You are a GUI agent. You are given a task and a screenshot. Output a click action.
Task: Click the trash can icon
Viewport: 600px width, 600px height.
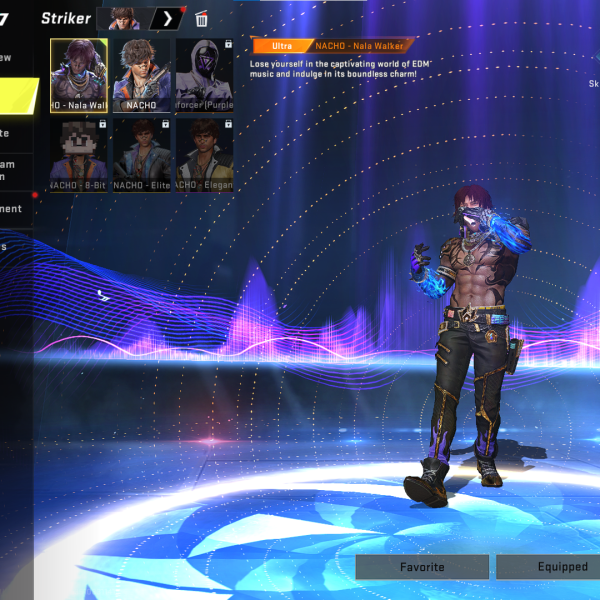[x=201, y=19]
